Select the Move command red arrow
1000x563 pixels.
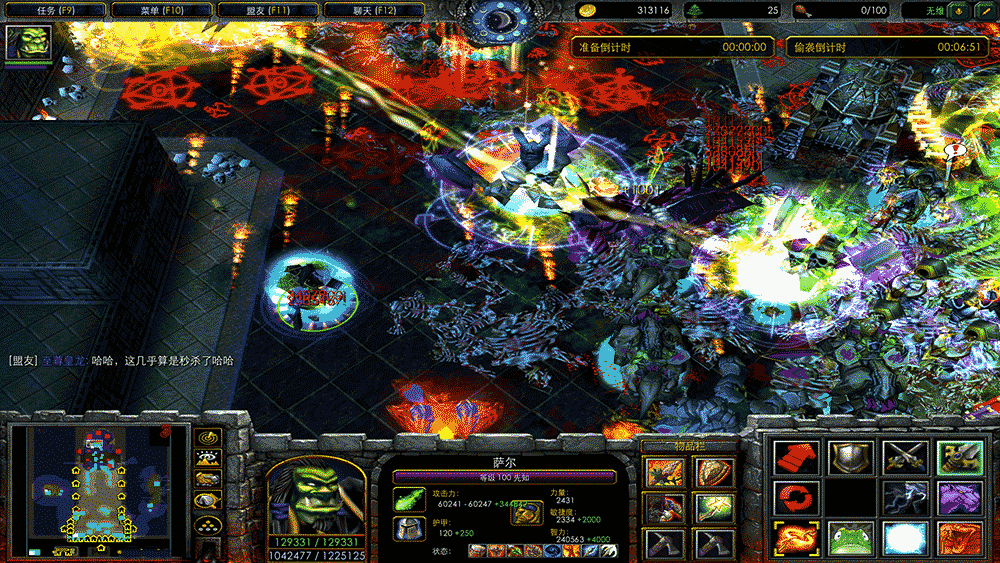click(x=797, y=458)
